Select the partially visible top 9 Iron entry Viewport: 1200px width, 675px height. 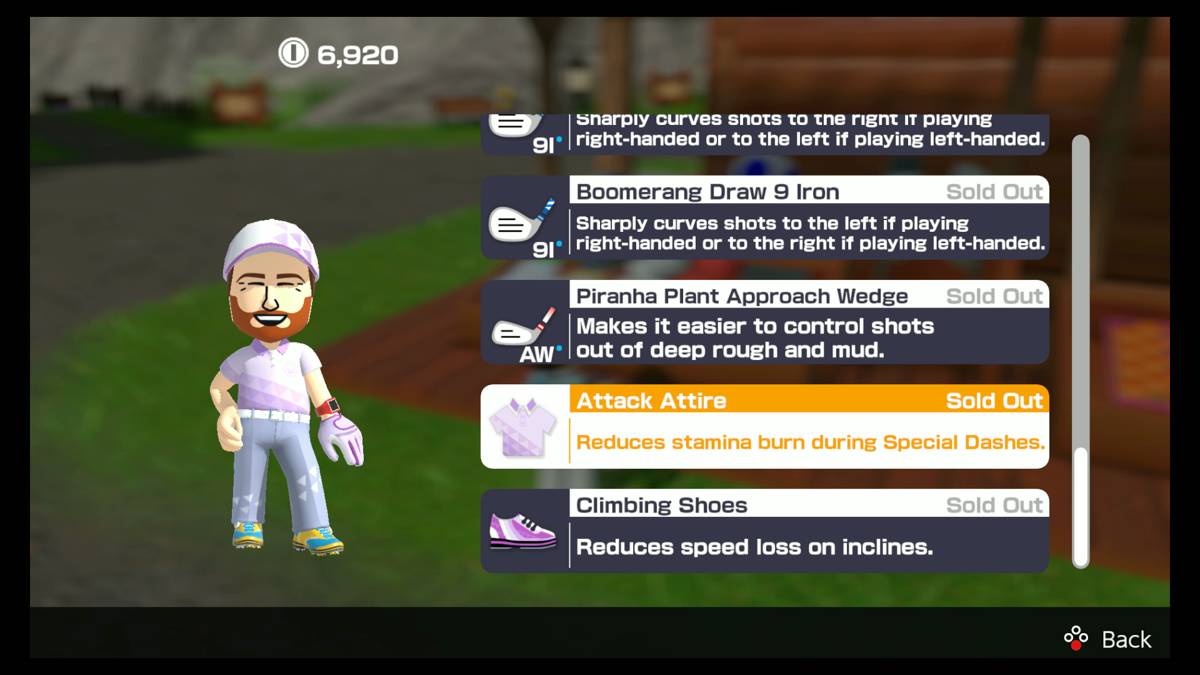coord(765,134)
